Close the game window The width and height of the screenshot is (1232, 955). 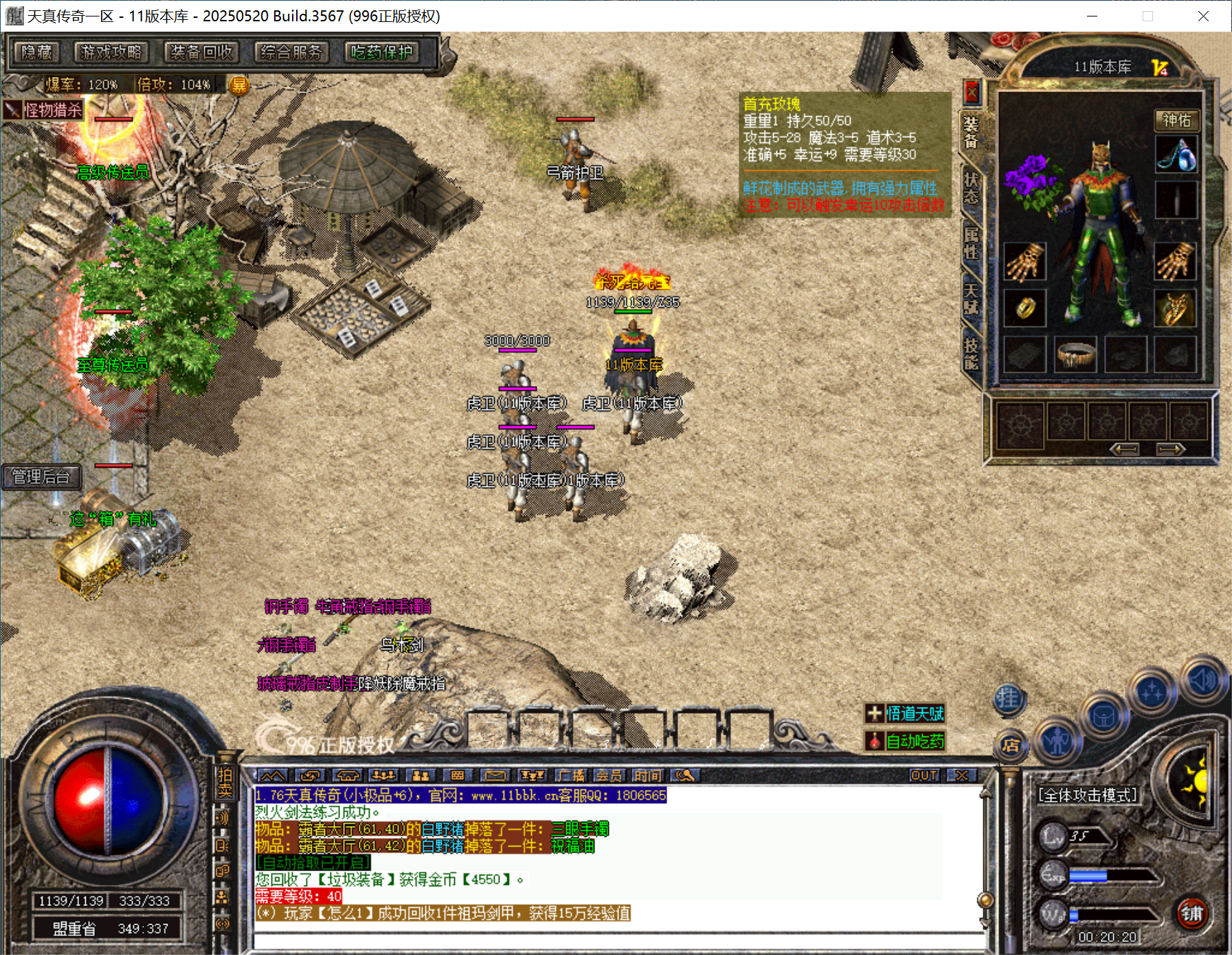(1203, 16)
